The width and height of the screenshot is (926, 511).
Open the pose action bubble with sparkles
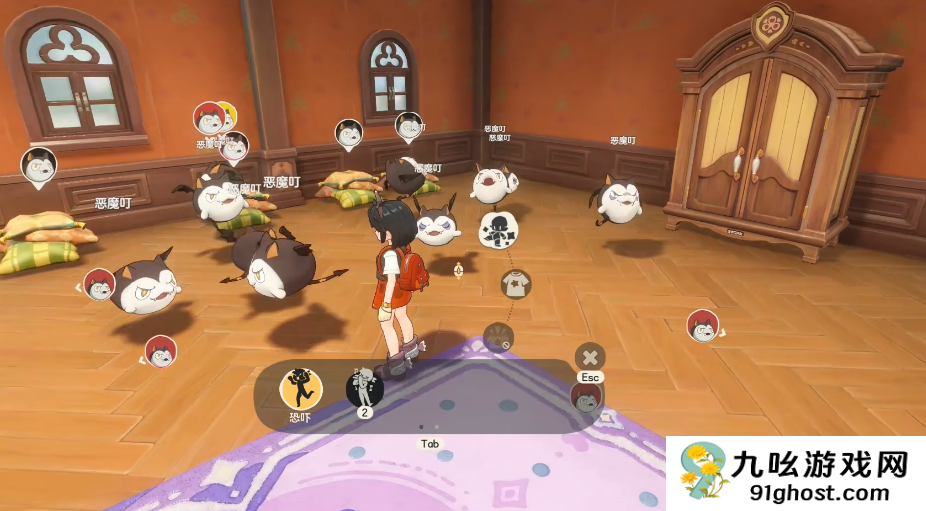pos(498,229)
